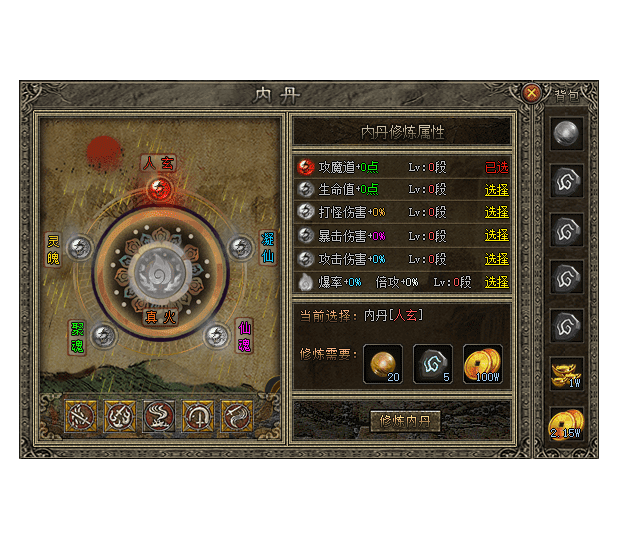This screenshot has height=540, width=618.
Task: Choose the 凝仙 orb node
Action: point(239,247)
